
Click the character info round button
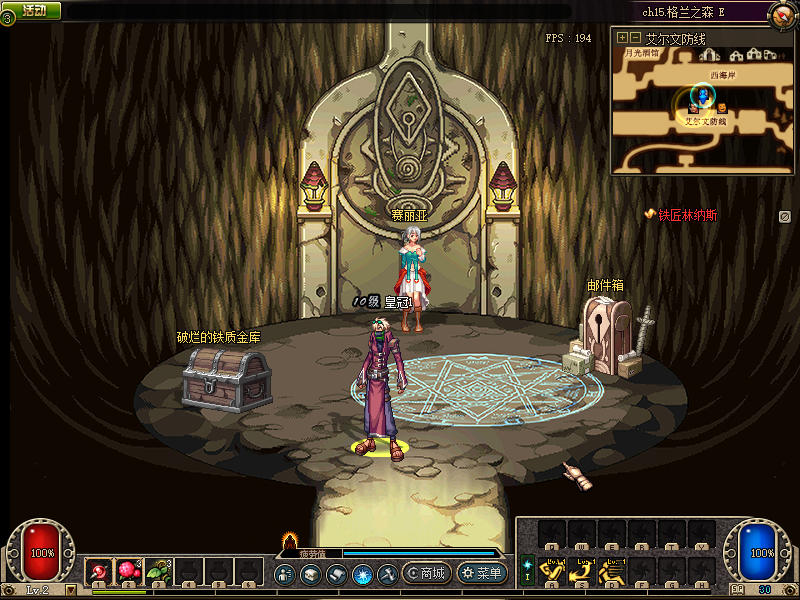285,574
